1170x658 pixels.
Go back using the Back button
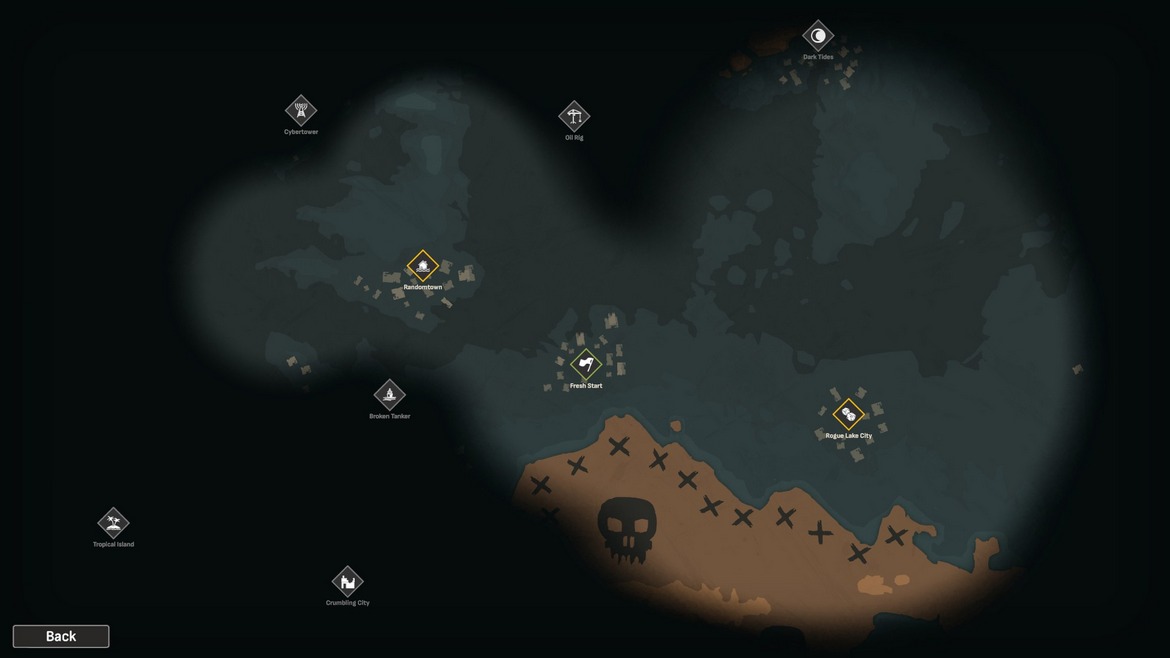[x=61, y=636]
